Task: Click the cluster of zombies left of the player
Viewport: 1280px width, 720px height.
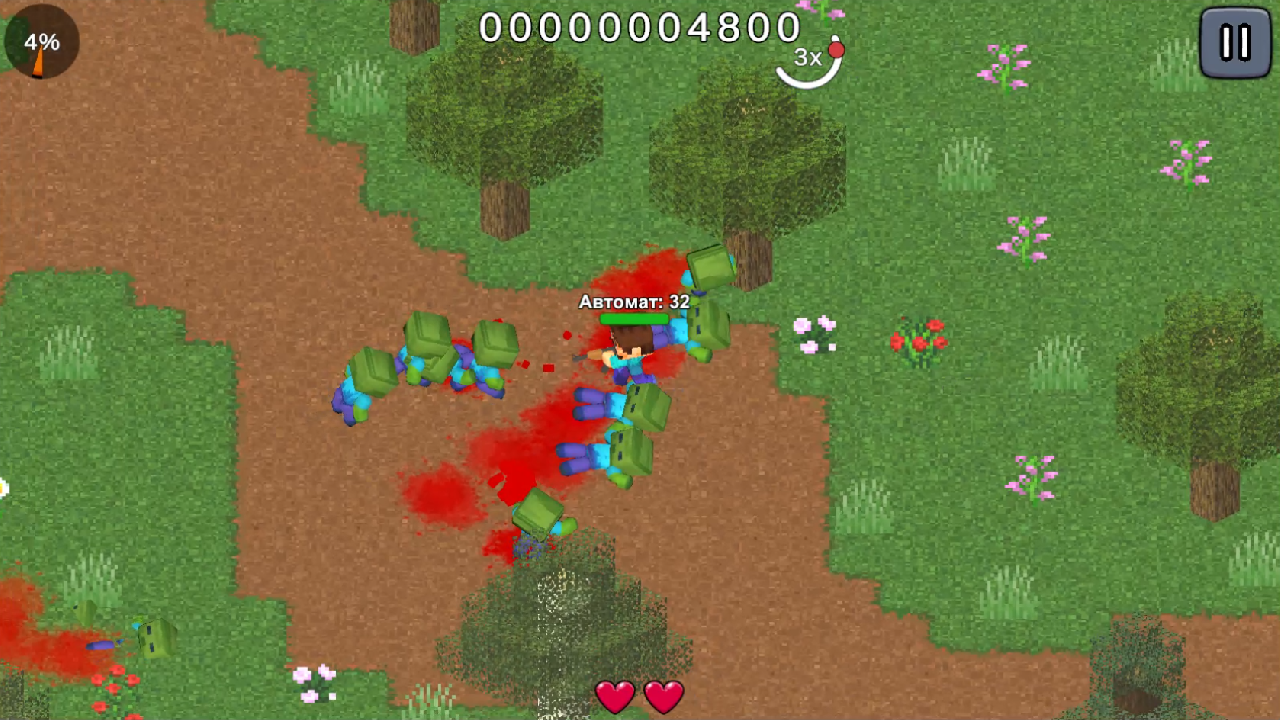Action: 430,360
